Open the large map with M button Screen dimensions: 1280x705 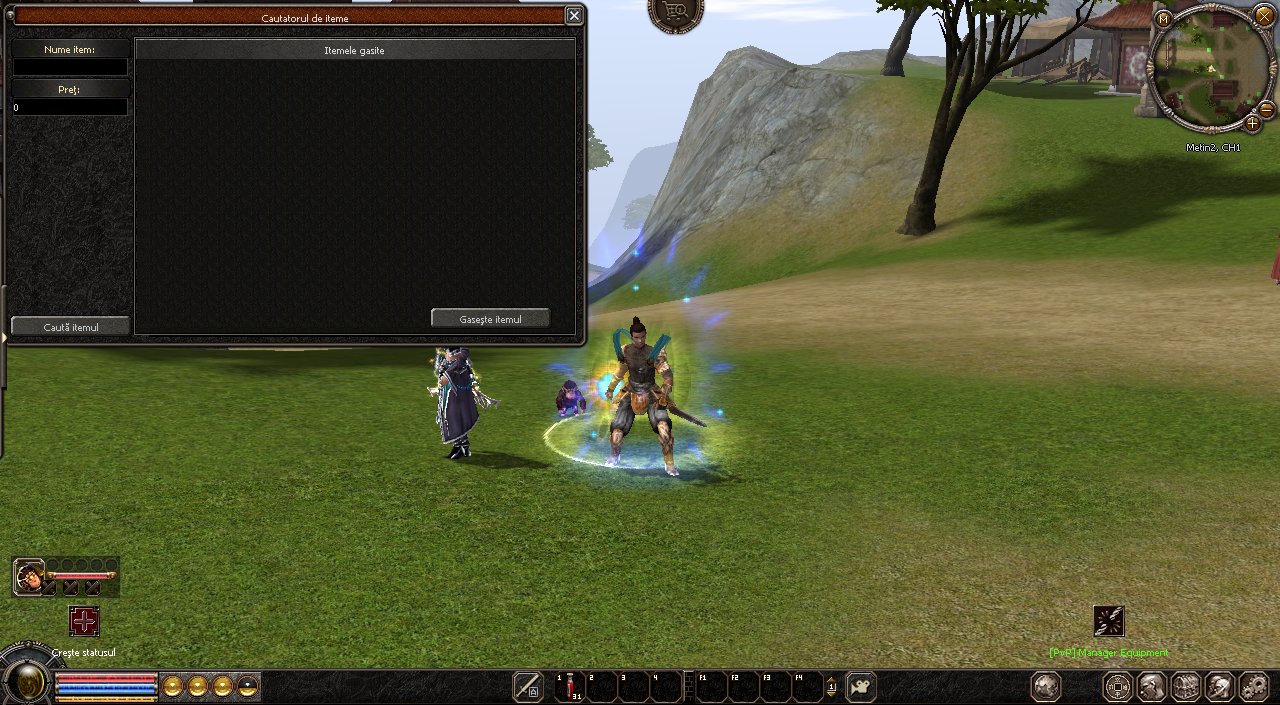point(1163,19)
